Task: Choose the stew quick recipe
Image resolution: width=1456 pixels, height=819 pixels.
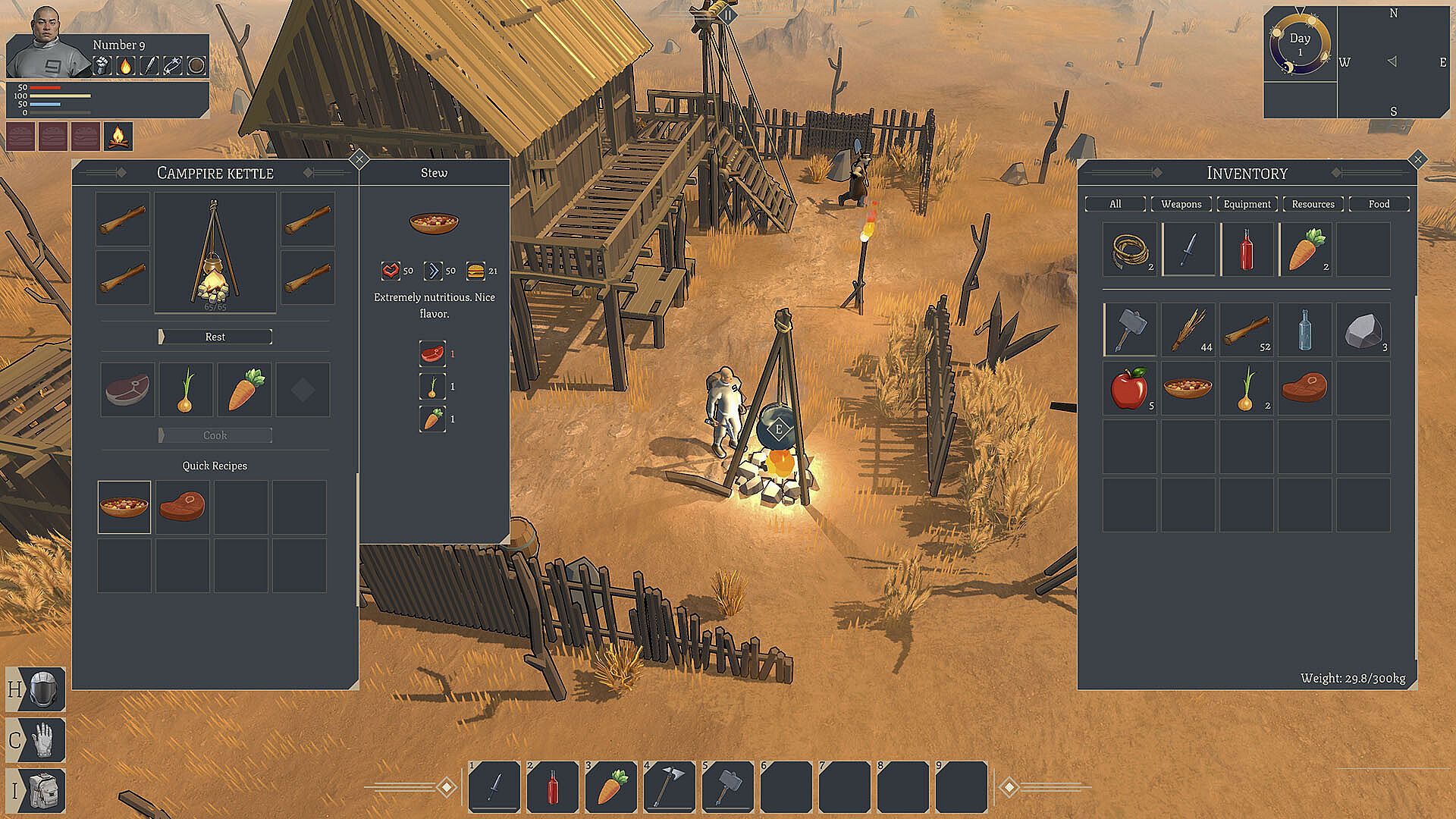Action: pos(124,507)
